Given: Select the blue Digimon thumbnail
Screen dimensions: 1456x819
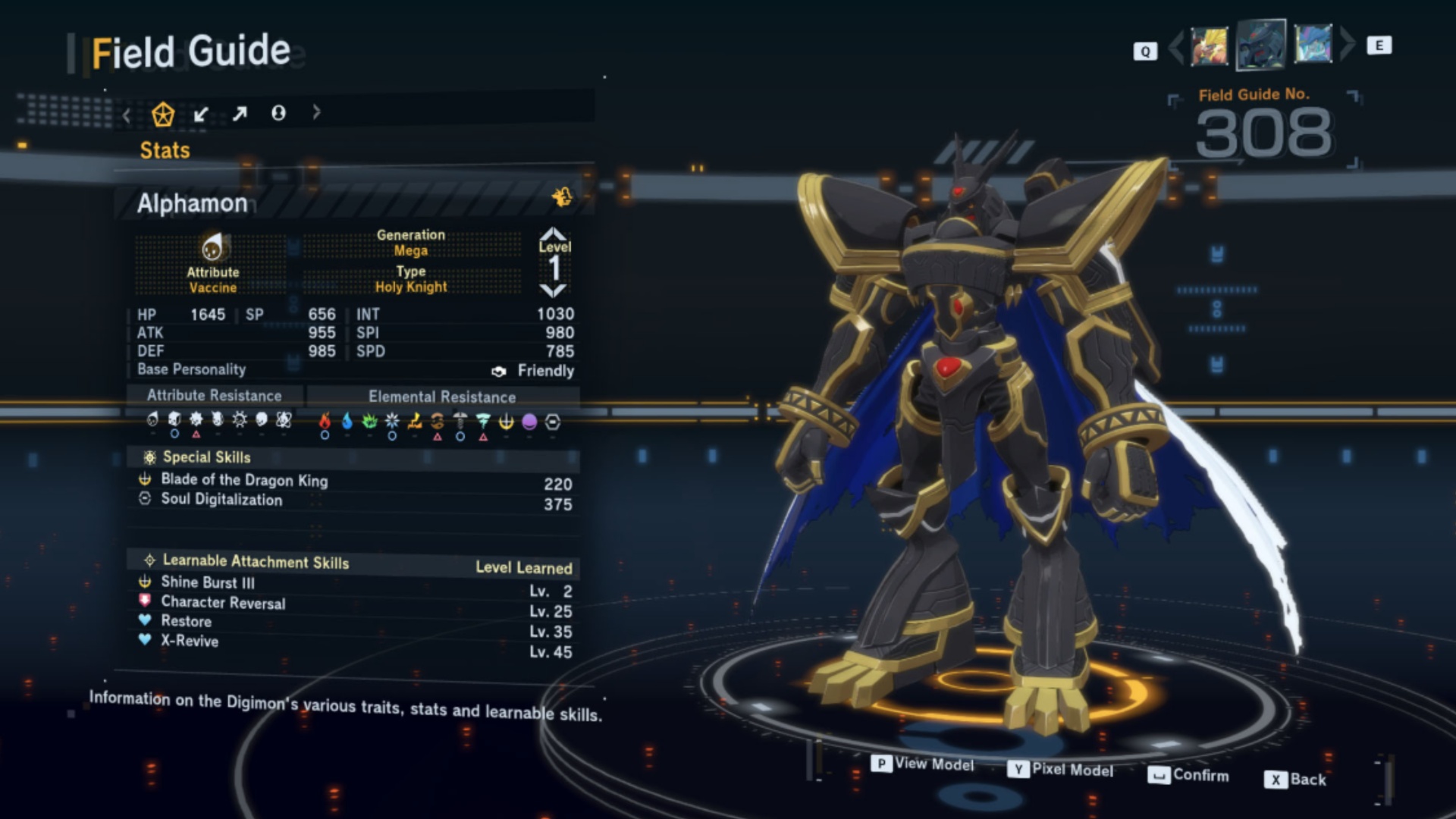Looking at the screenshot, I should (1313, 44).
